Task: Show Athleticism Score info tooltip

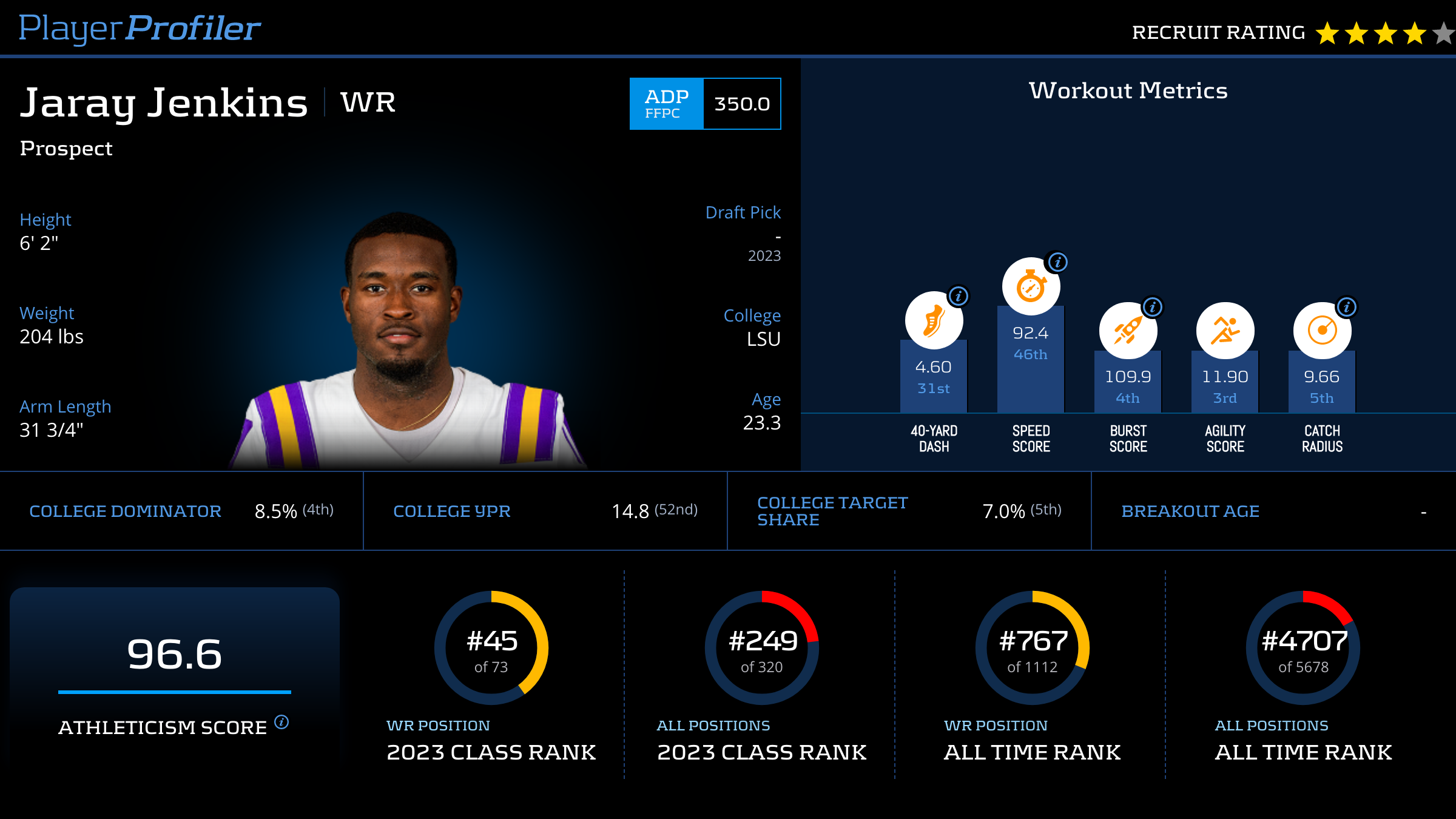Action: tap(281, 722)
